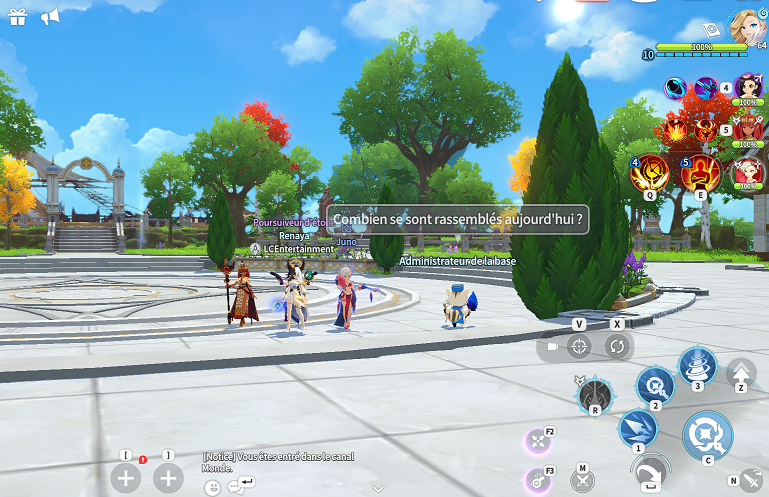Trigger the blade dash skill numbered 1
769x497 pixels.
coord(637,429)
